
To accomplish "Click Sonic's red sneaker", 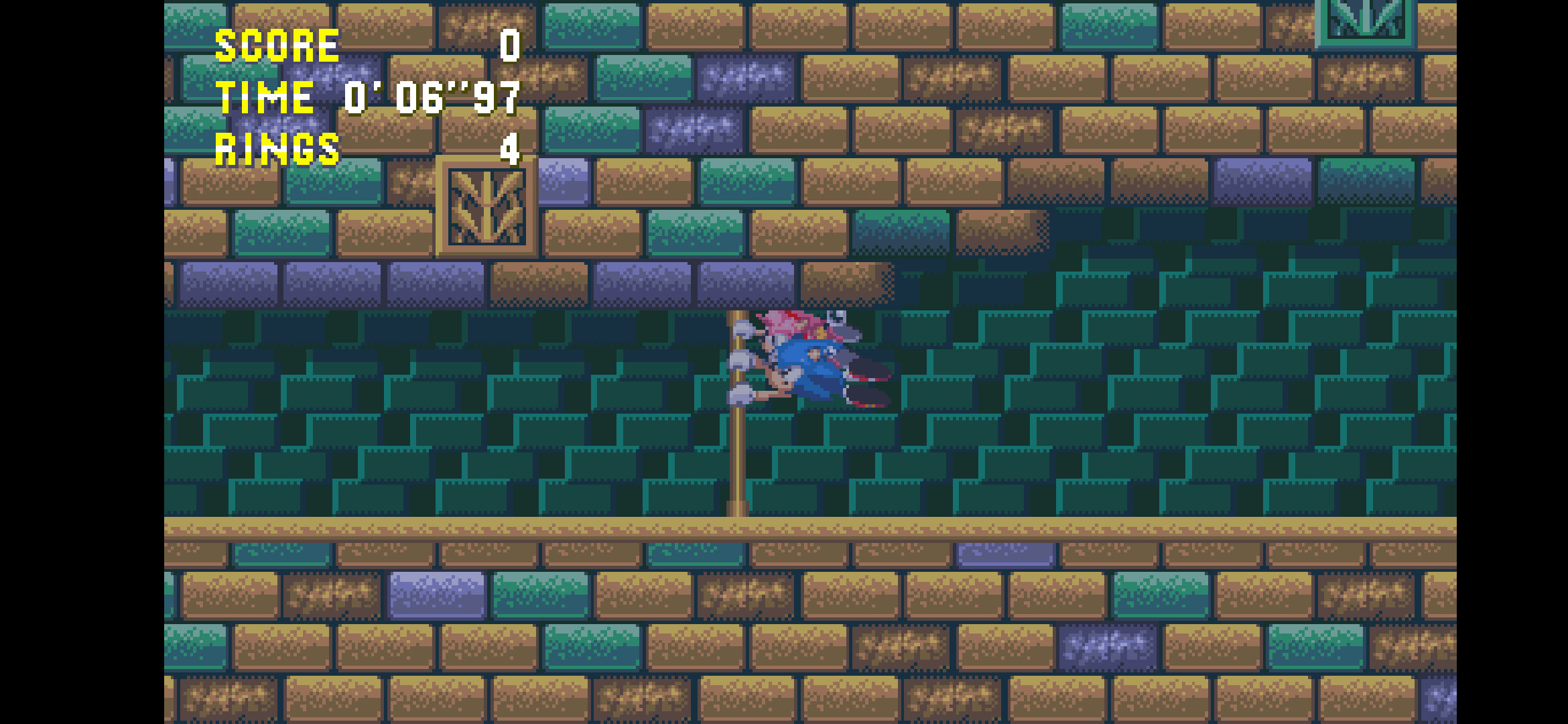I will click(866, 377).
